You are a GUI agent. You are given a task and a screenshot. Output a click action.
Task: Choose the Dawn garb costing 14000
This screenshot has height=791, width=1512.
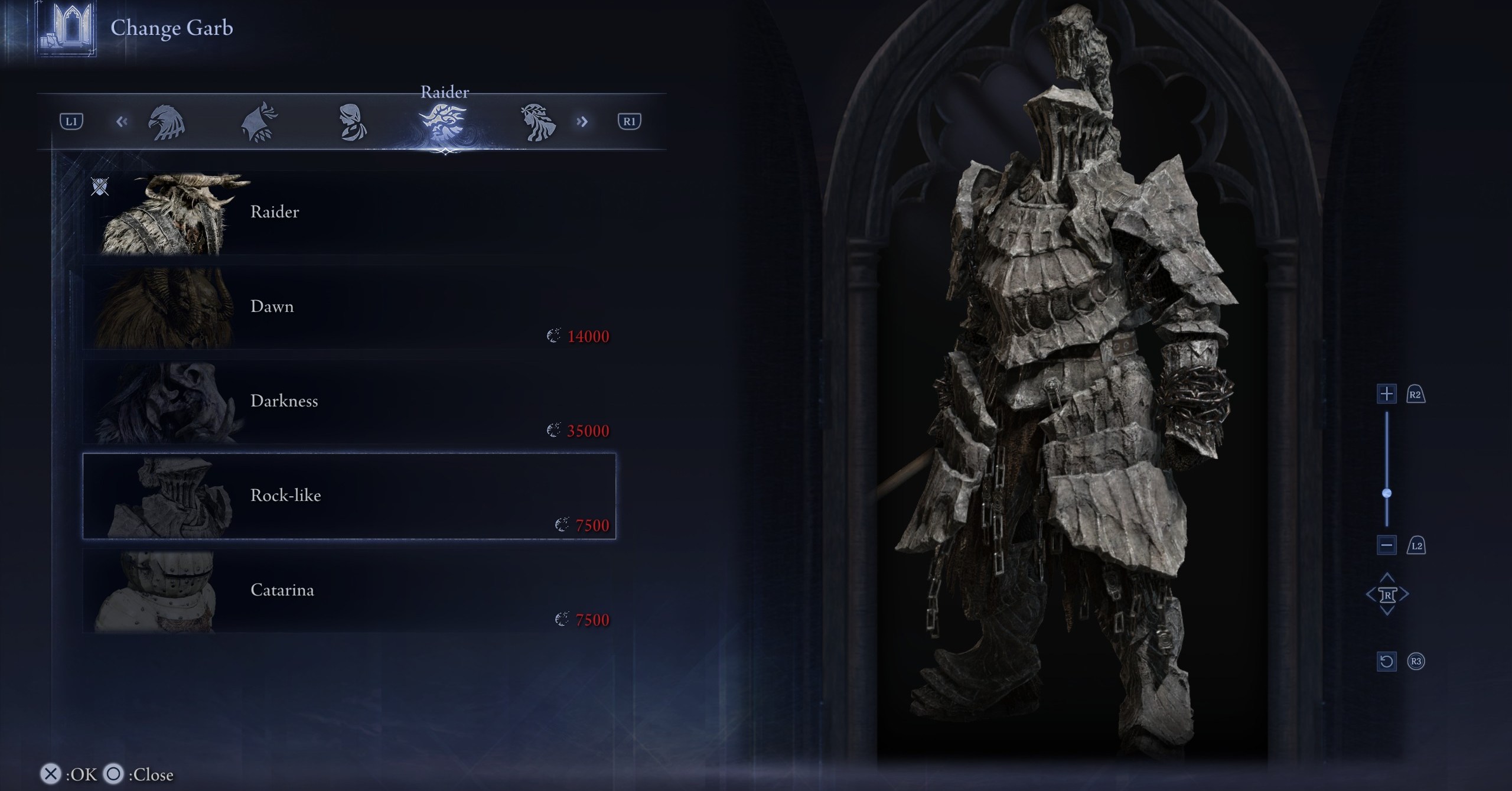click(348, 307)
